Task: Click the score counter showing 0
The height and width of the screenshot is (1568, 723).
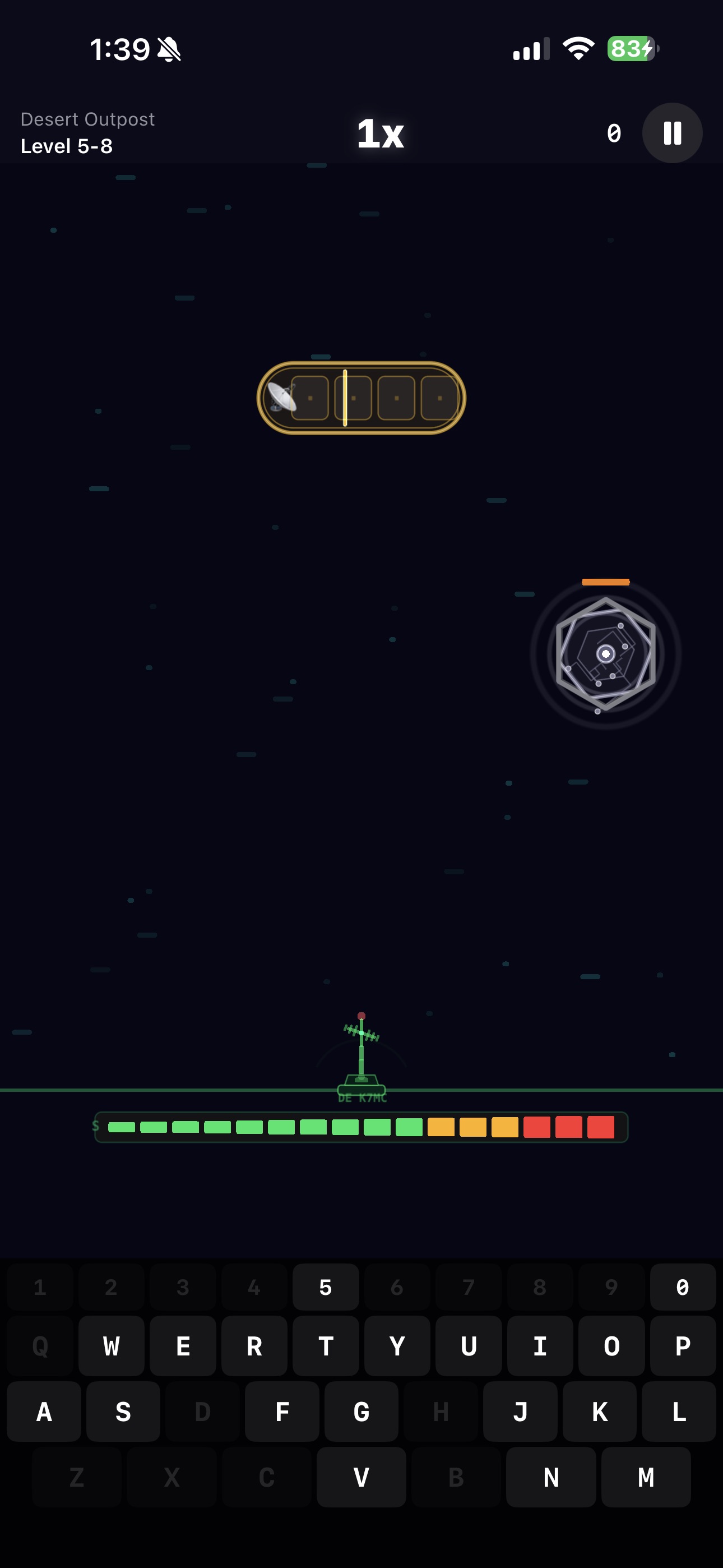Action: [614, 133]
